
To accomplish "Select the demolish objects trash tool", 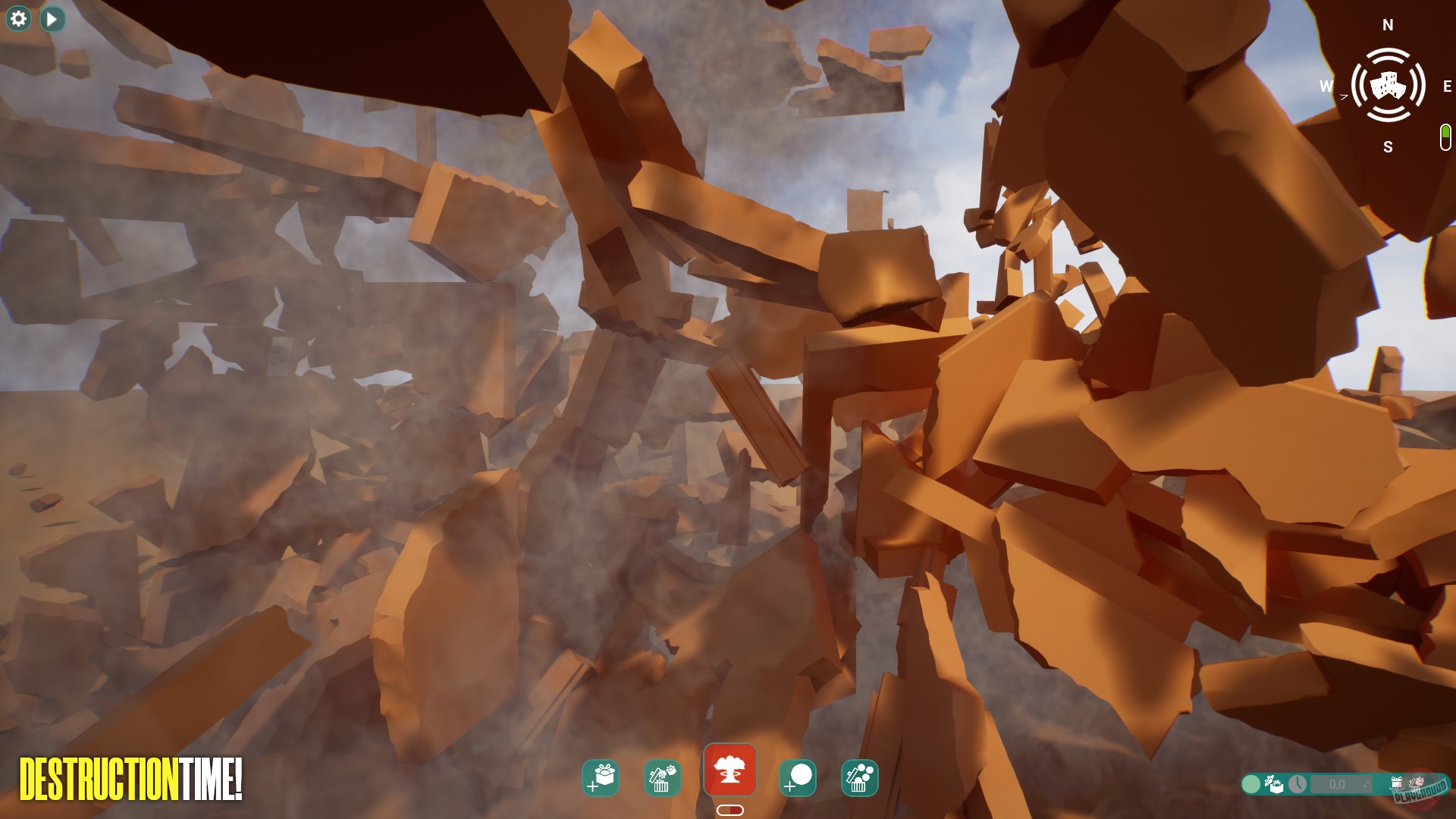I will coord(664,777).
